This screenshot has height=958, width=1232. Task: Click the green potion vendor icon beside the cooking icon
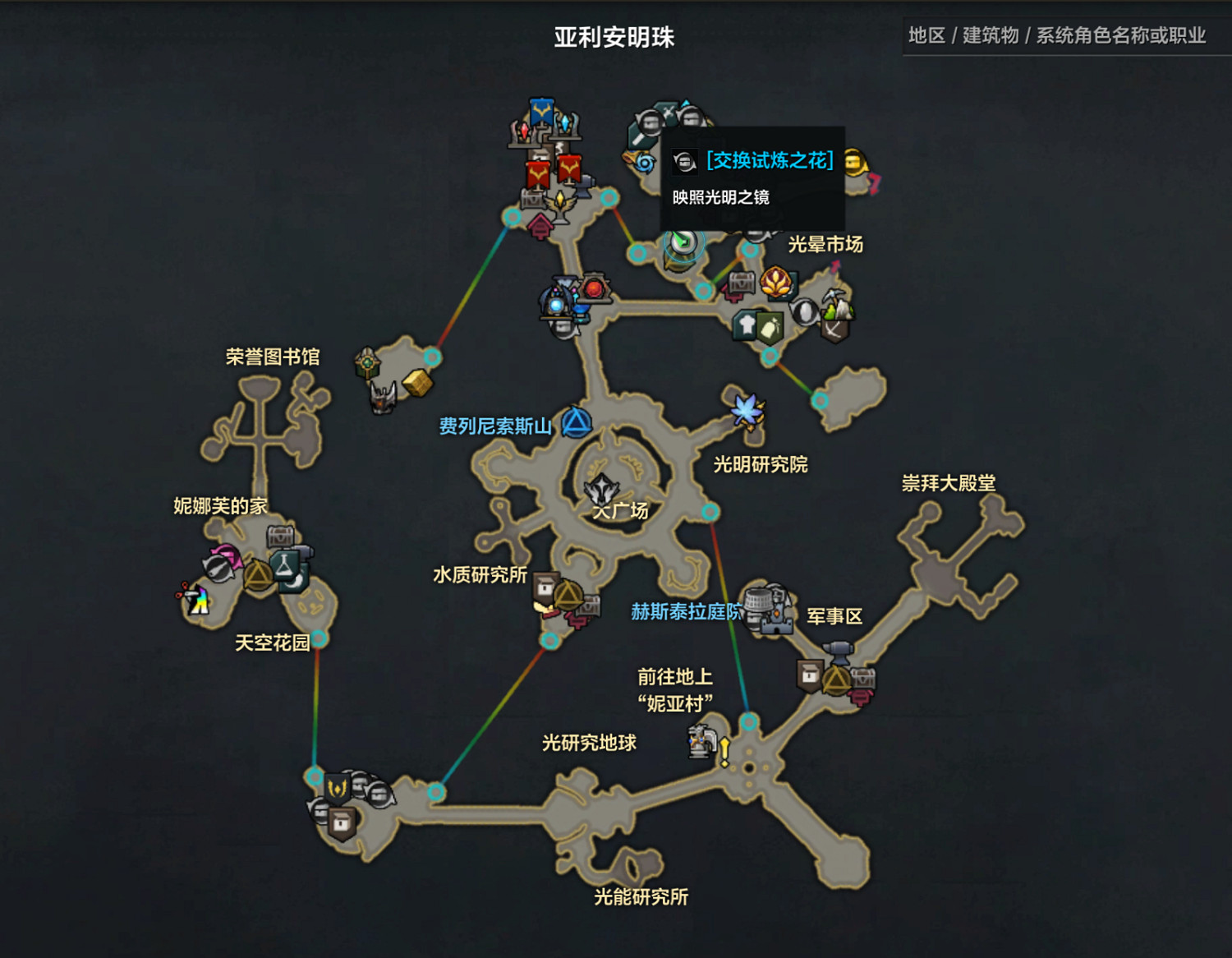coord(768,328)
